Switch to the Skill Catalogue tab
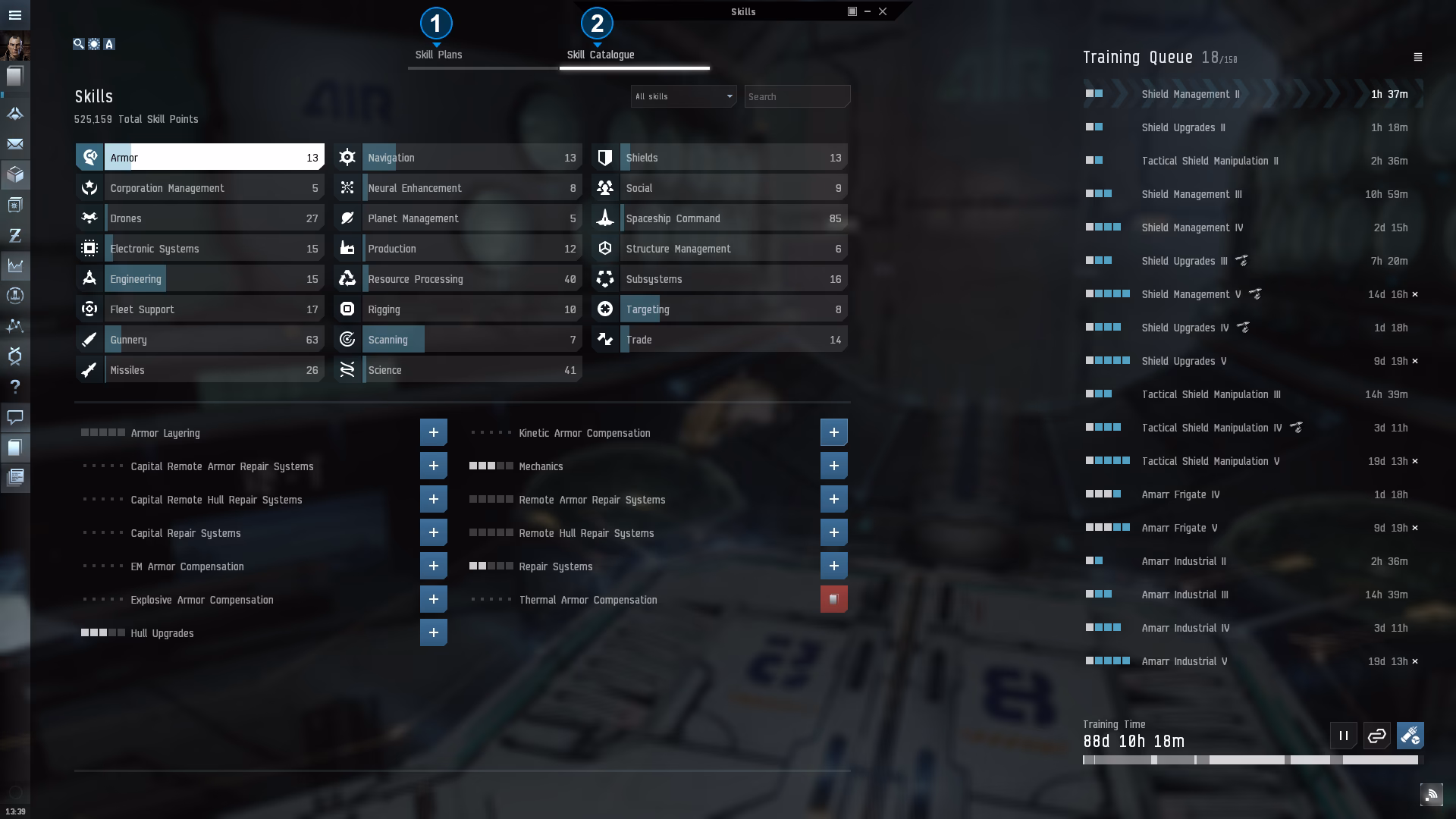The width and height of the screenshot is (1456, 819). point(601,54)
